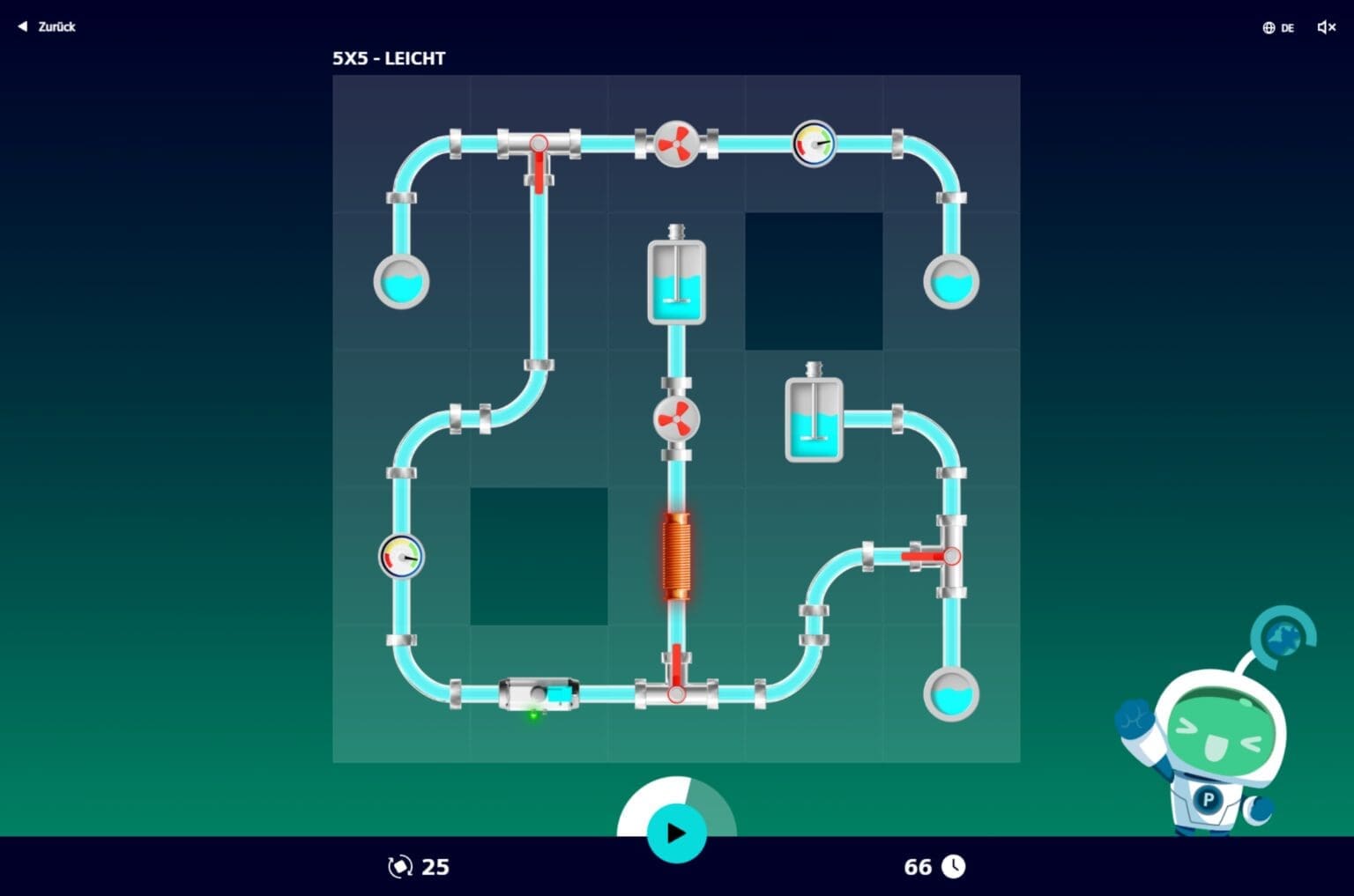The width and height of the screenshot is (1354, 896).
Task: Click the pressure gauge on the left pipe
Action: (x=401, y=555)
